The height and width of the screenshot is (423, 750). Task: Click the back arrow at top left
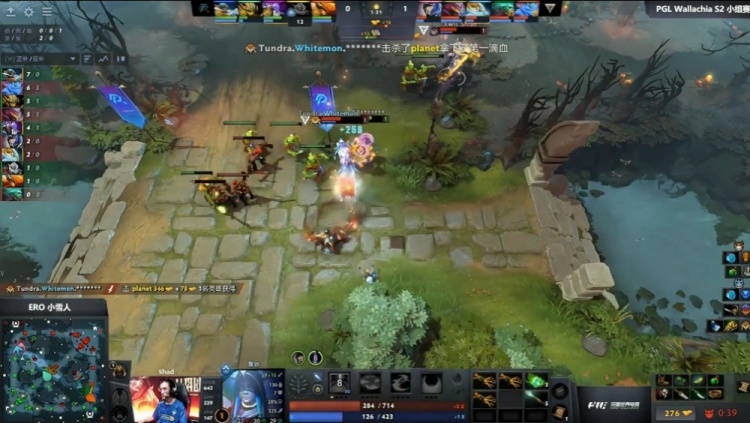click(10, 12)
